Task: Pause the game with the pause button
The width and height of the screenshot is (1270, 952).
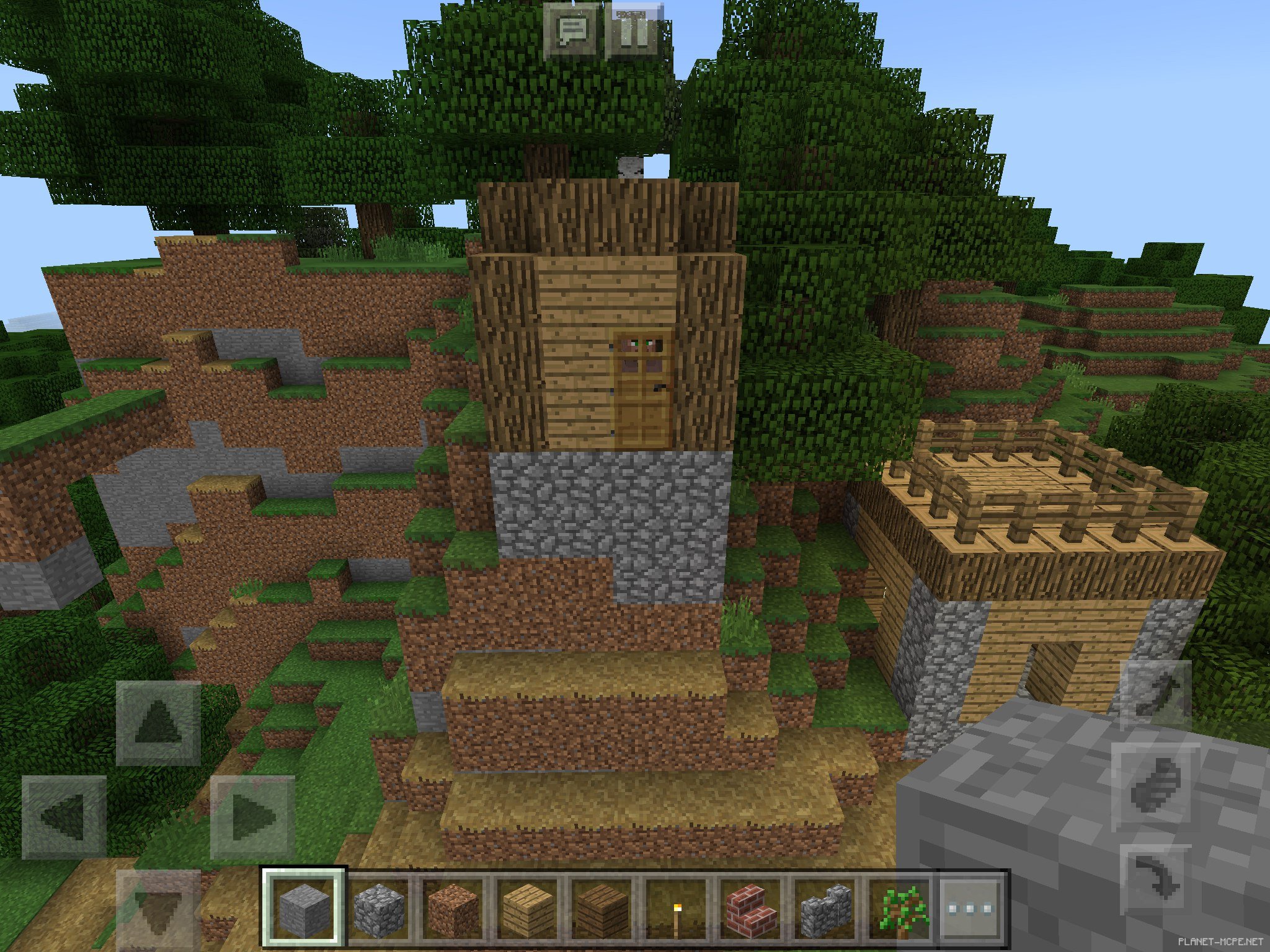Action: point(633,31)
